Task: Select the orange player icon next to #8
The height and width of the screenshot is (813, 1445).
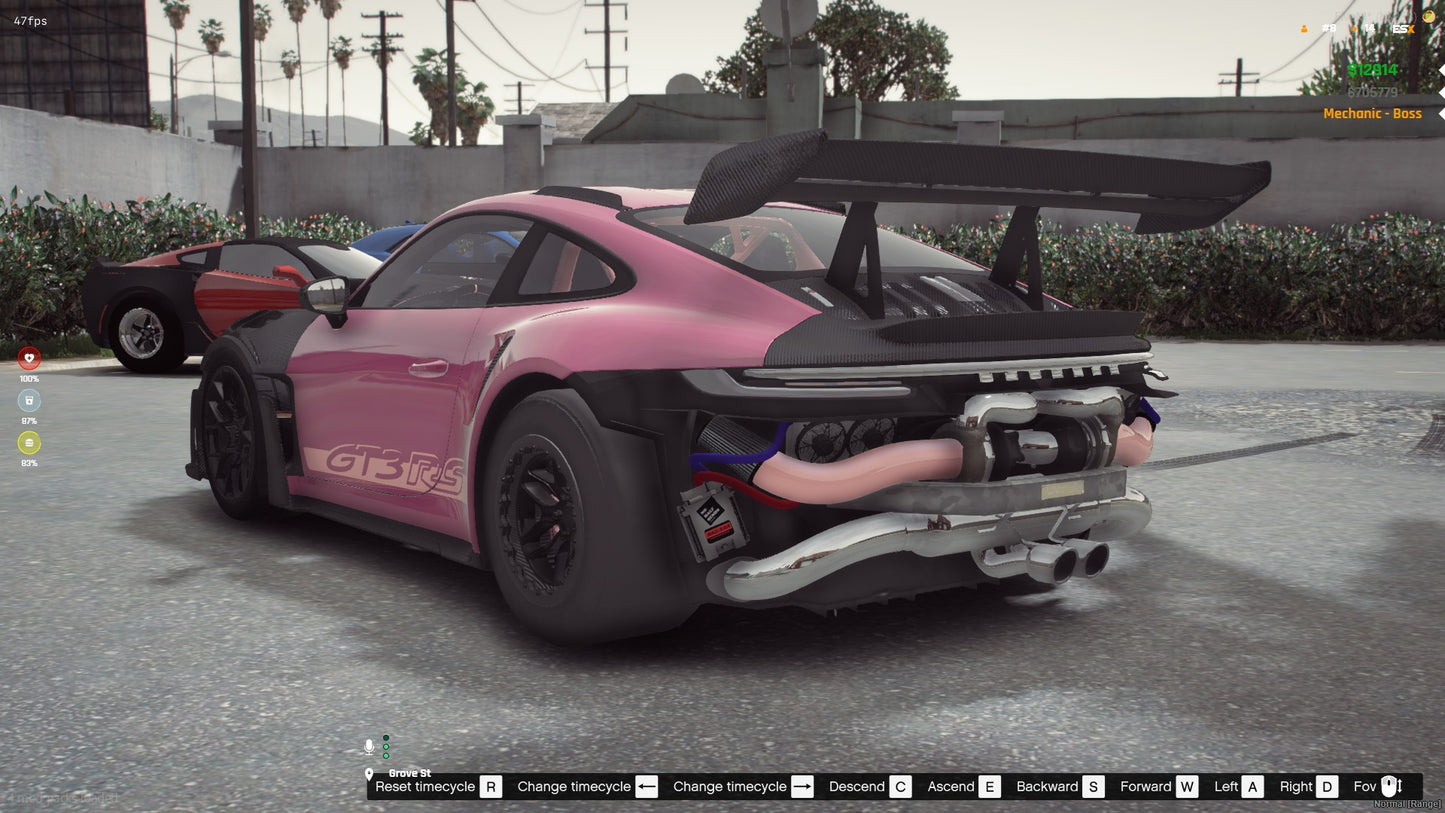Action: click(1303, 29)
